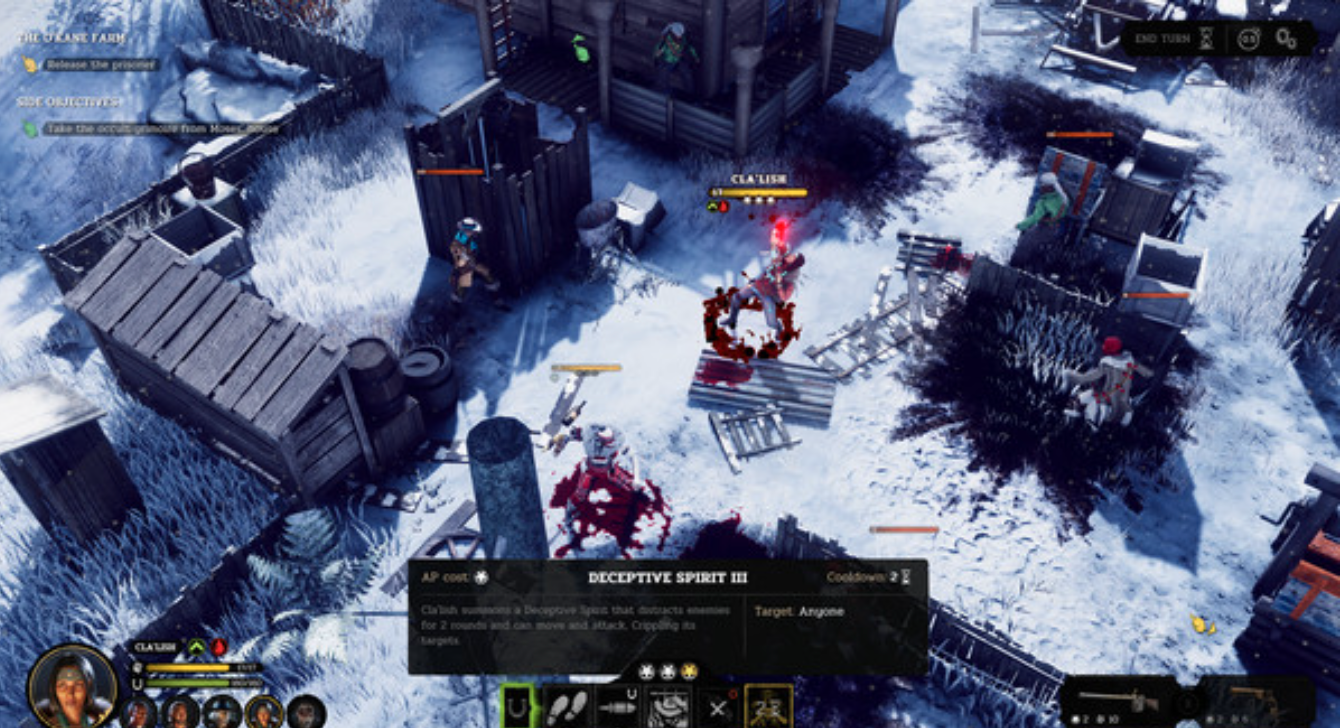Open the gears settings menu

click(x=1286, y=39)
